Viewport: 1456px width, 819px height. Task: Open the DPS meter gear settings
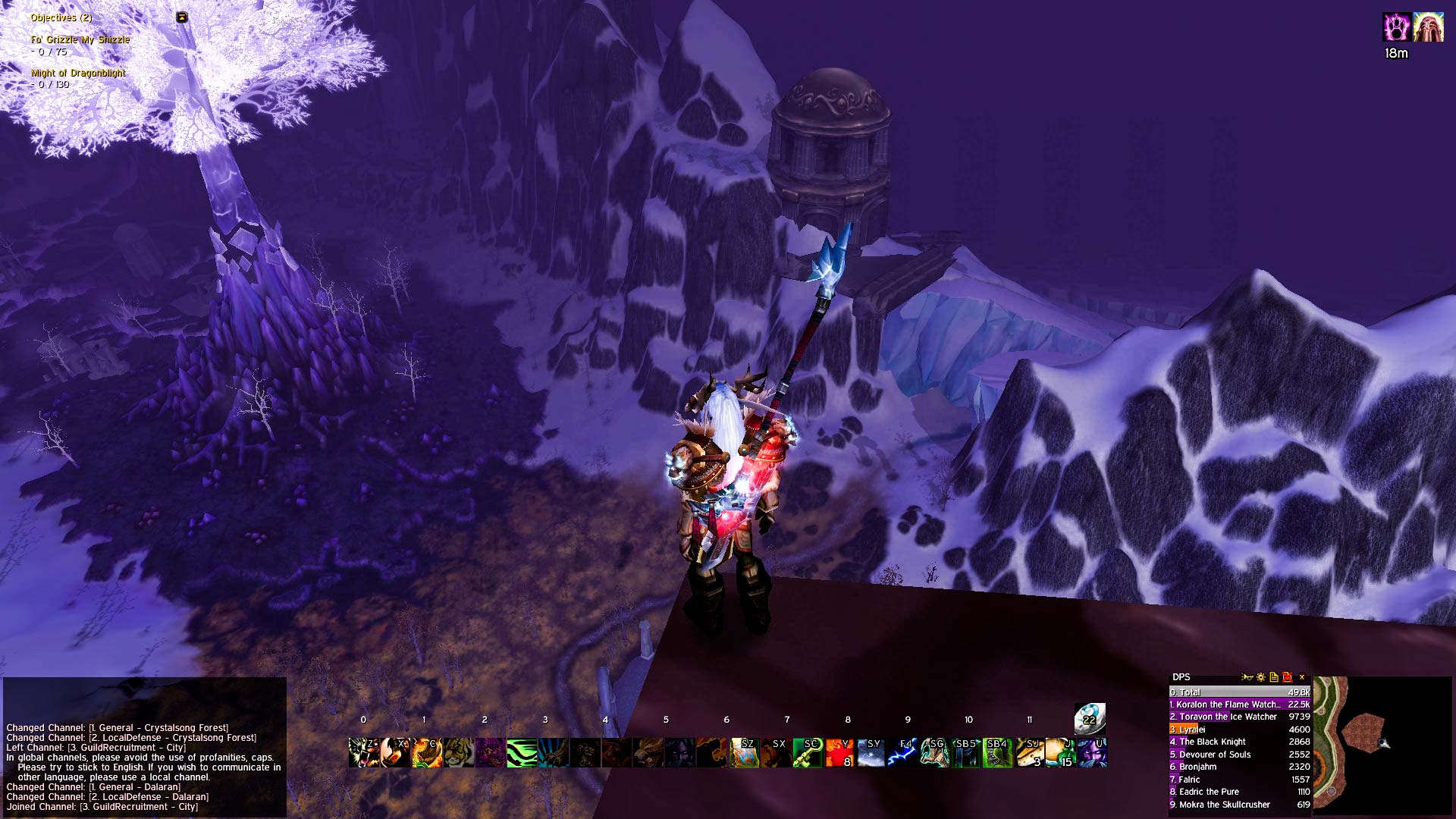pyautogui.click(x=1260, y=677)
